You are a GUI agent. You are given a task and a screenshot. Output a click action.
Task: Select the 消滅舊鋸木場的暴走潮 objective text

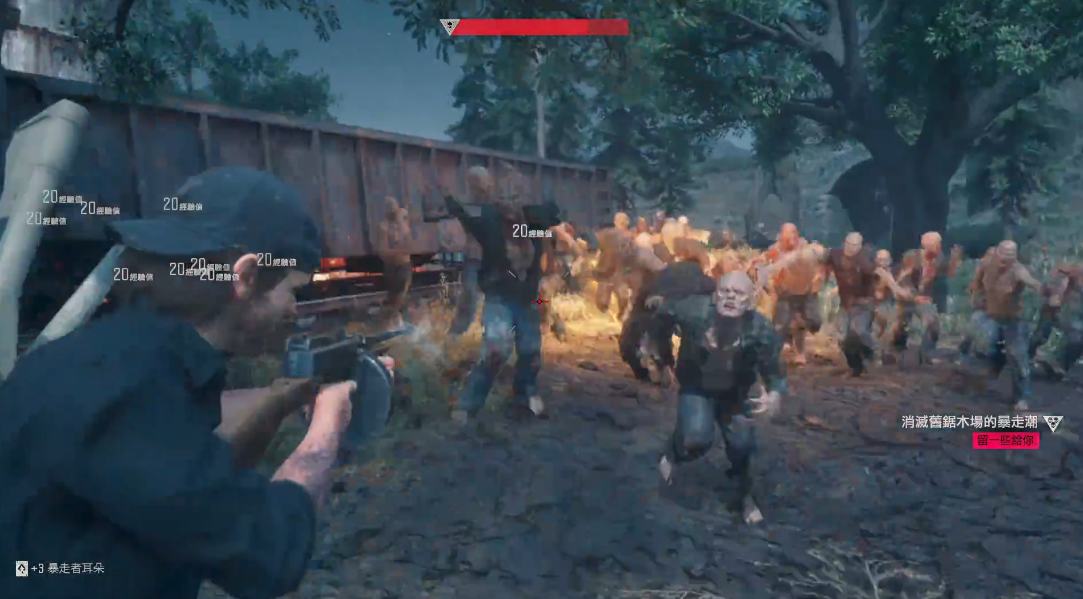click(968, 423)
